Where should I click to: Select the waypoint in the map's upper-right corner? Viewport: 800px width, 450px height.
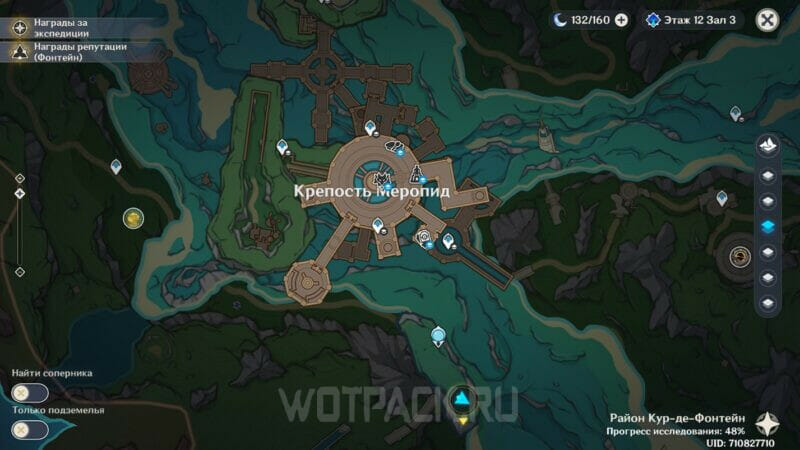click(x=736, y=114)
